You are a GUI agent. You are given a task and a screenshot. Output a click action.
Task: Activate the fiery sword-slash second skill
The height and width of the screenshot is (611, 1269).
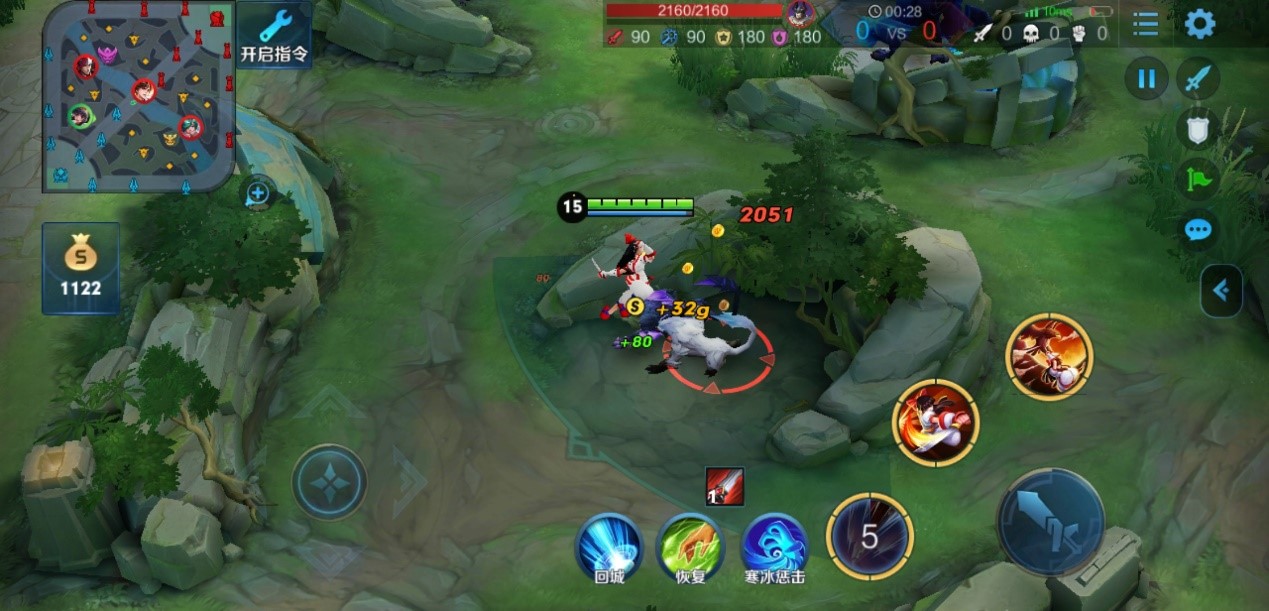tap(935, 422)
